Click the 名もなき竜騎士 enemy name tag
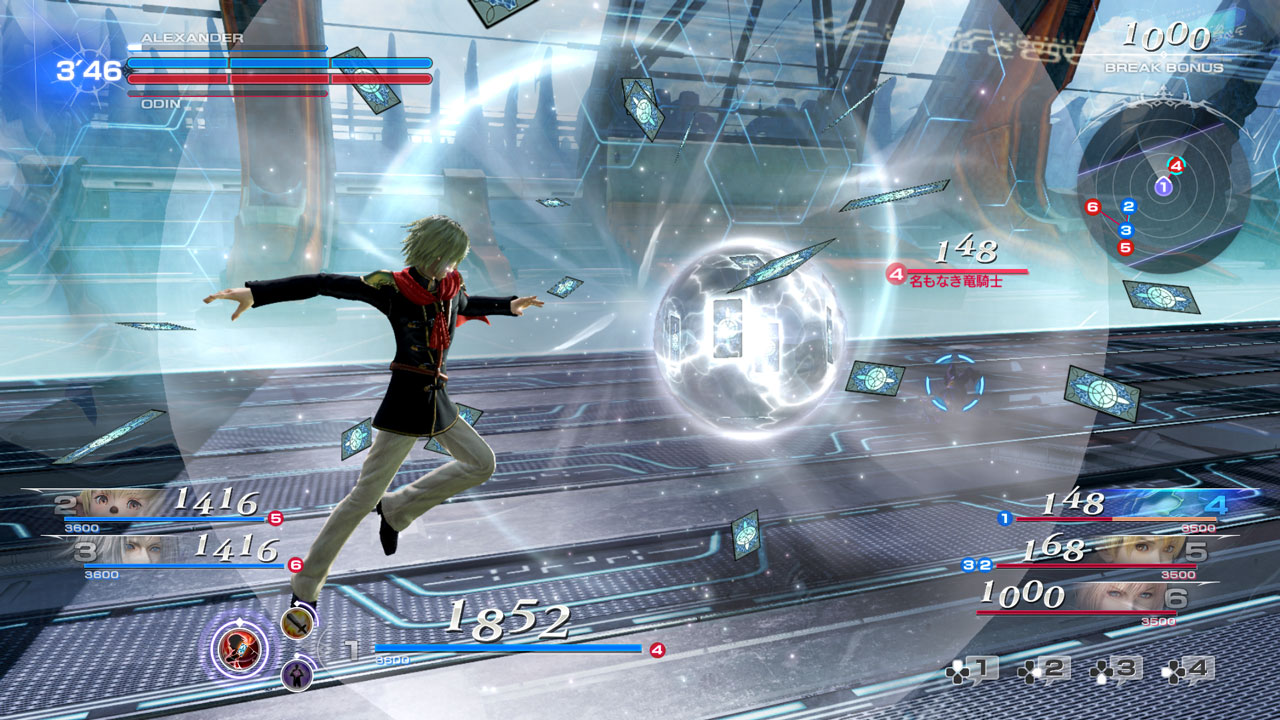The height and width of the screenshot is (720, 1280). 955,282
